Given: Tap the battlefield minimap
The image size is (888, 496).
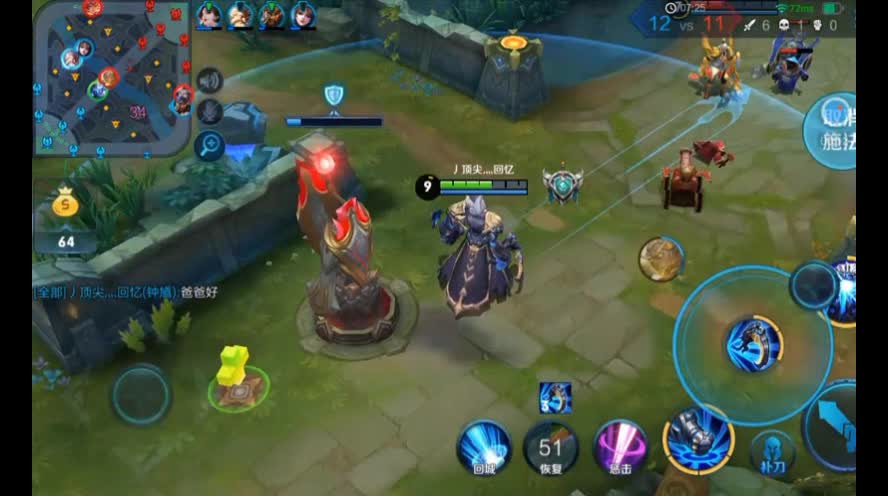Looking at the screenshot, I should [110, 78].
